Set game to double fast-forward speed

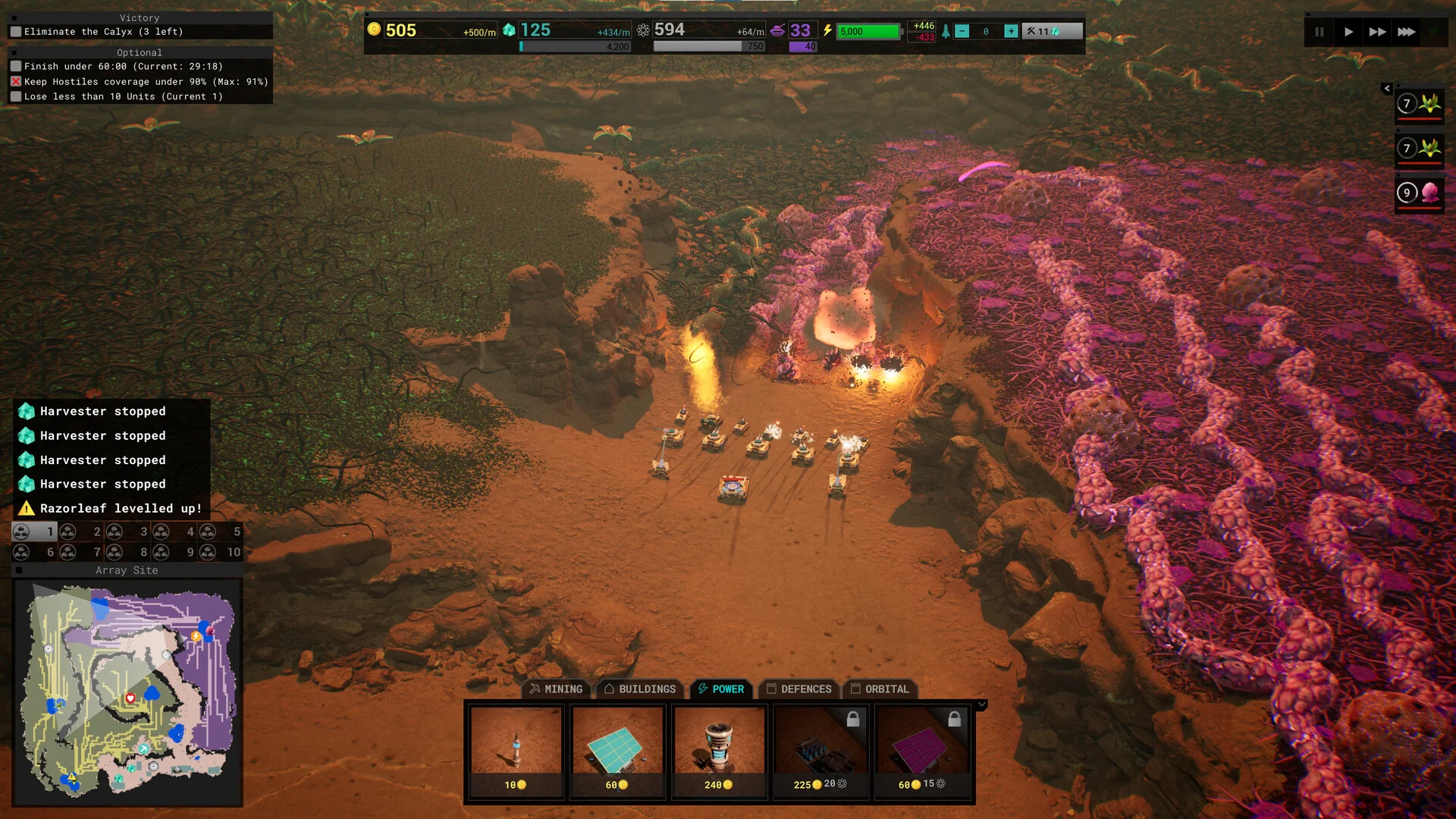(1377, 32)
